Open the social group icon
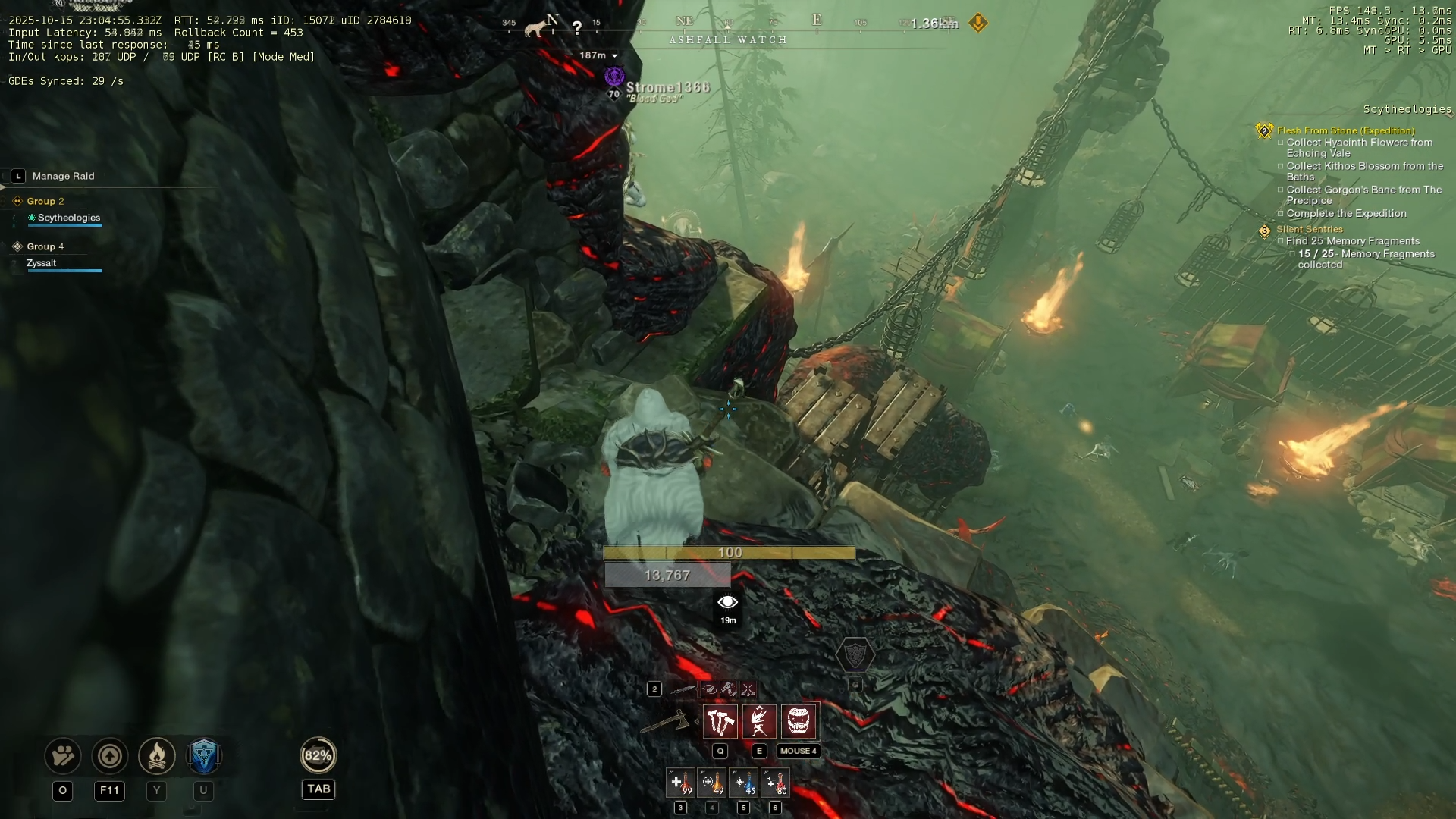 point(63,756)
